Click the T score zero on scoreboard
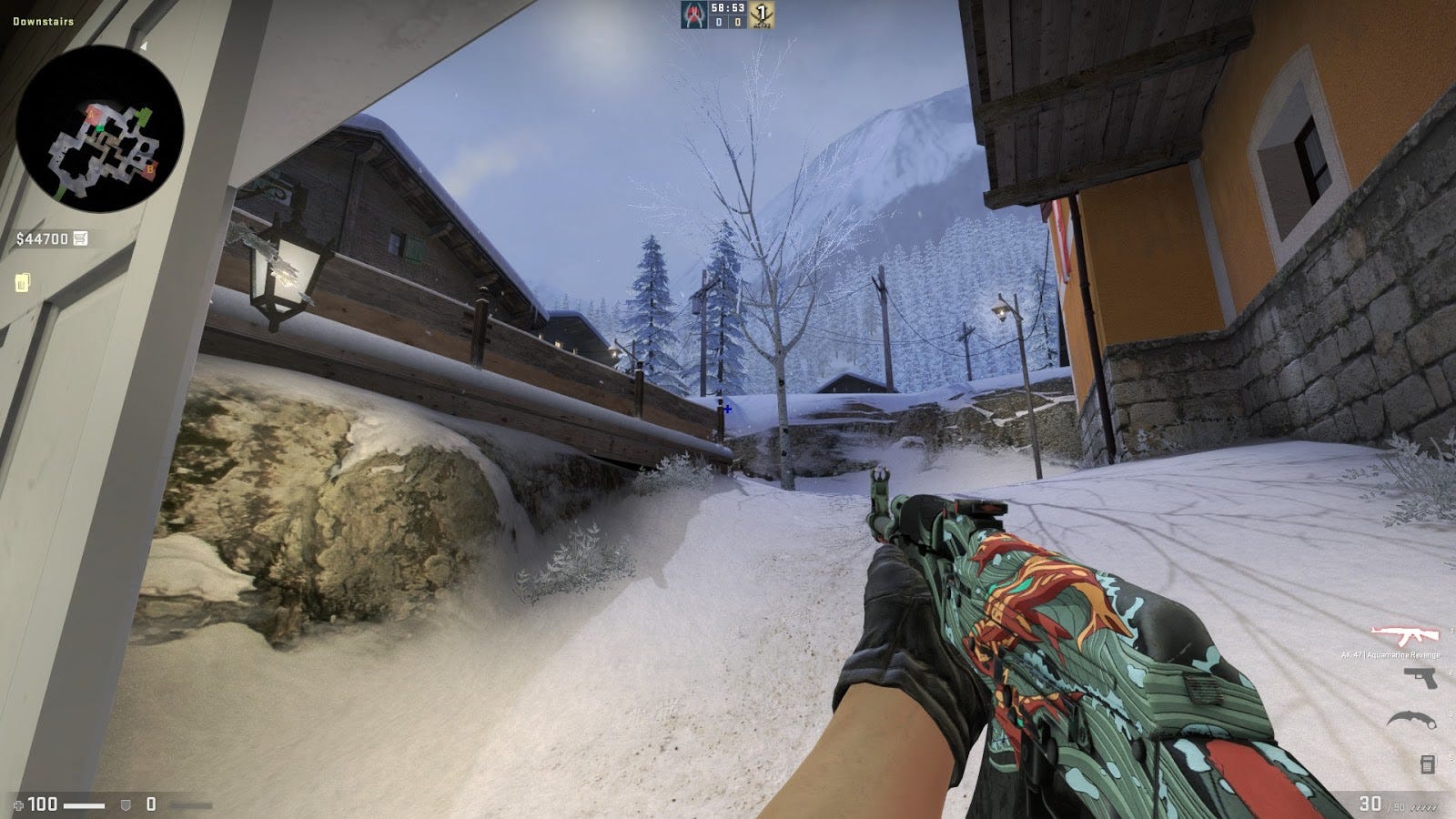The image size is (1456, 819). [738, 22]
